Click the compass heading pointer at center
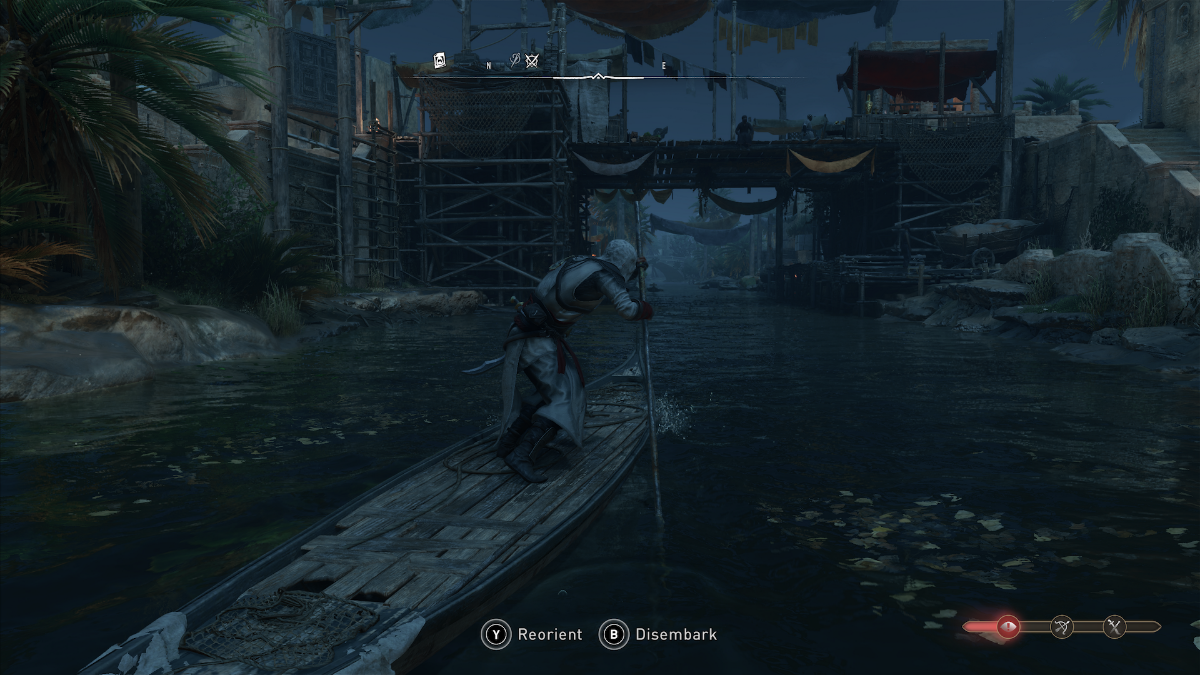This screenshot has width=1200, height=675. pyautogui.click(x=598, y=76)
